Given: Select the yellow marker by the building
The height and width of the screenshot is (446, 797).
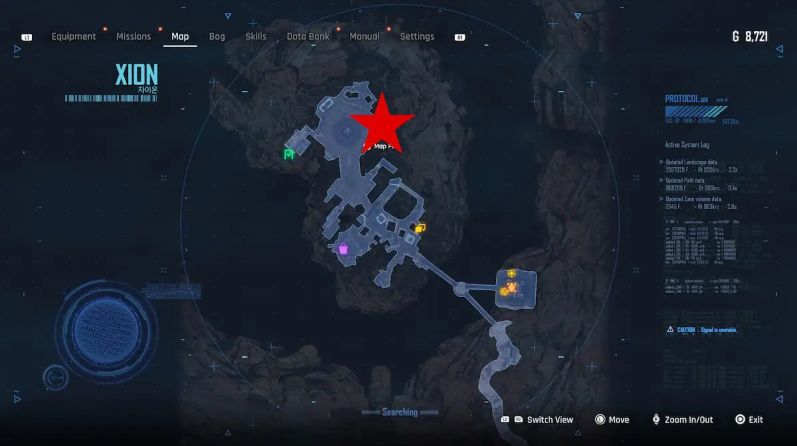Looking at the screenshot, I should [420, 229].
